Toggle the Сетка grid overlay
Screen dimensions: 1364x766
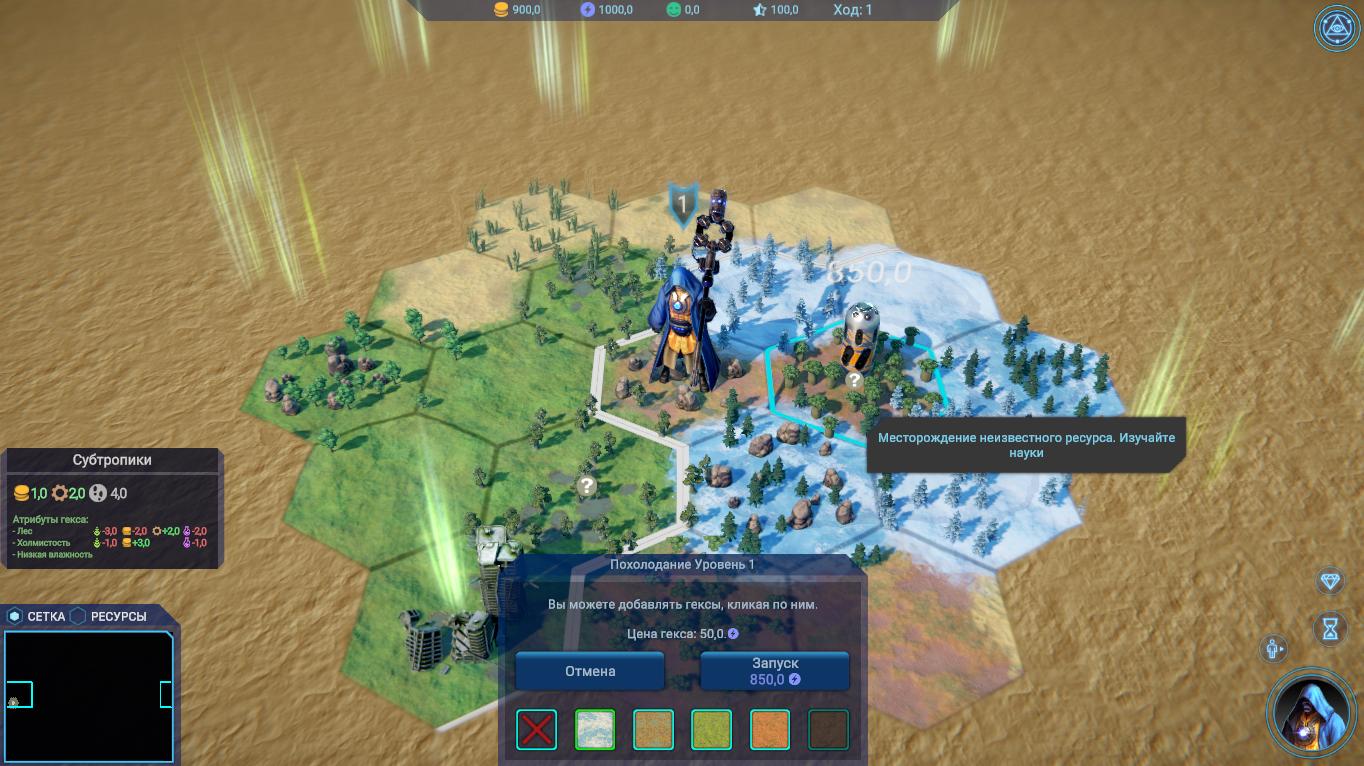coord(36,616)
